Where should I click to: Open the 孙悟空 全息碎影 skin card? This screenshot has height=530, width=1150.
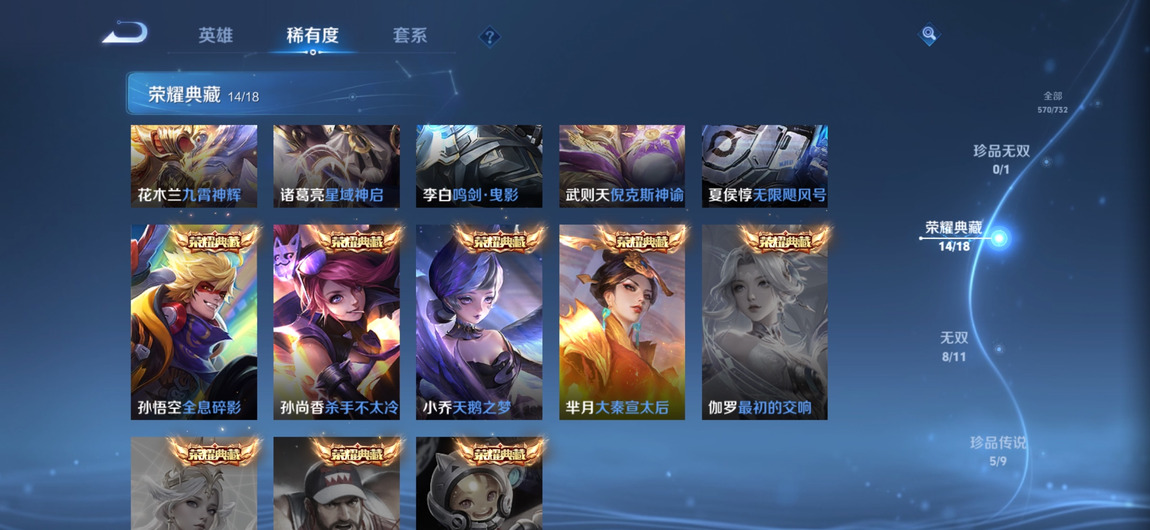tap(194, 322)
